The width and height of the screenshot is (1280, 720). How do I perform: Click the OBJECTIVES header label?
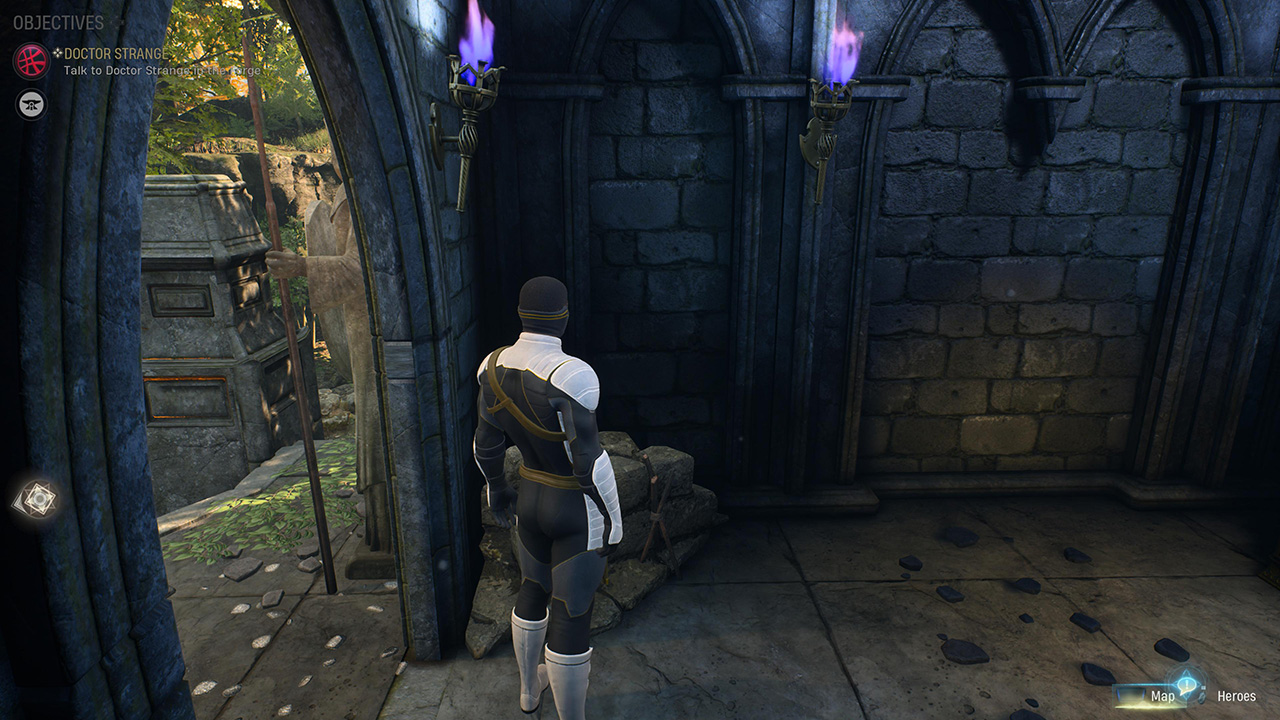click(58, 21)
